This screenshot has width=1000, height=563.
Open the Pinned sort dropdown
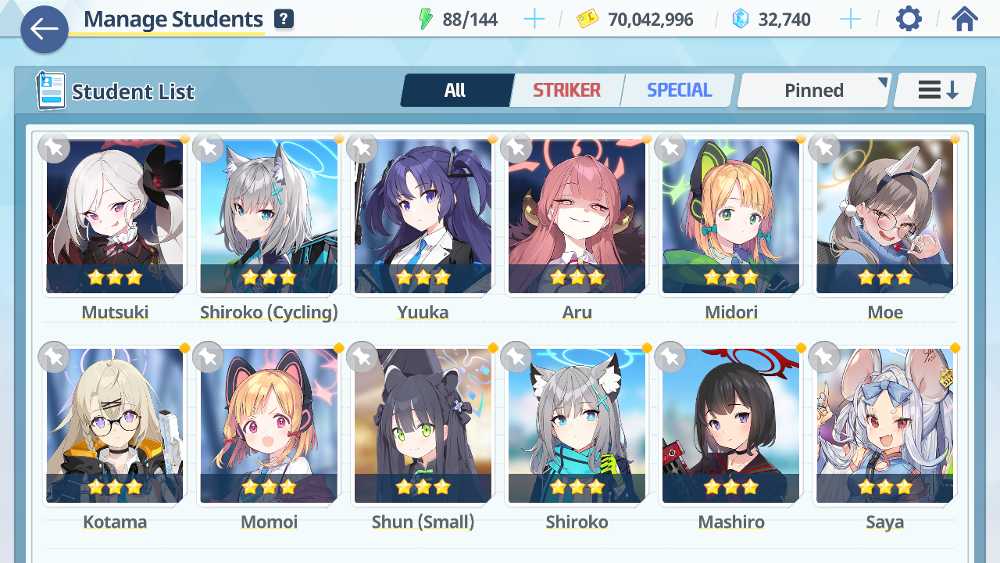[814, 90]
